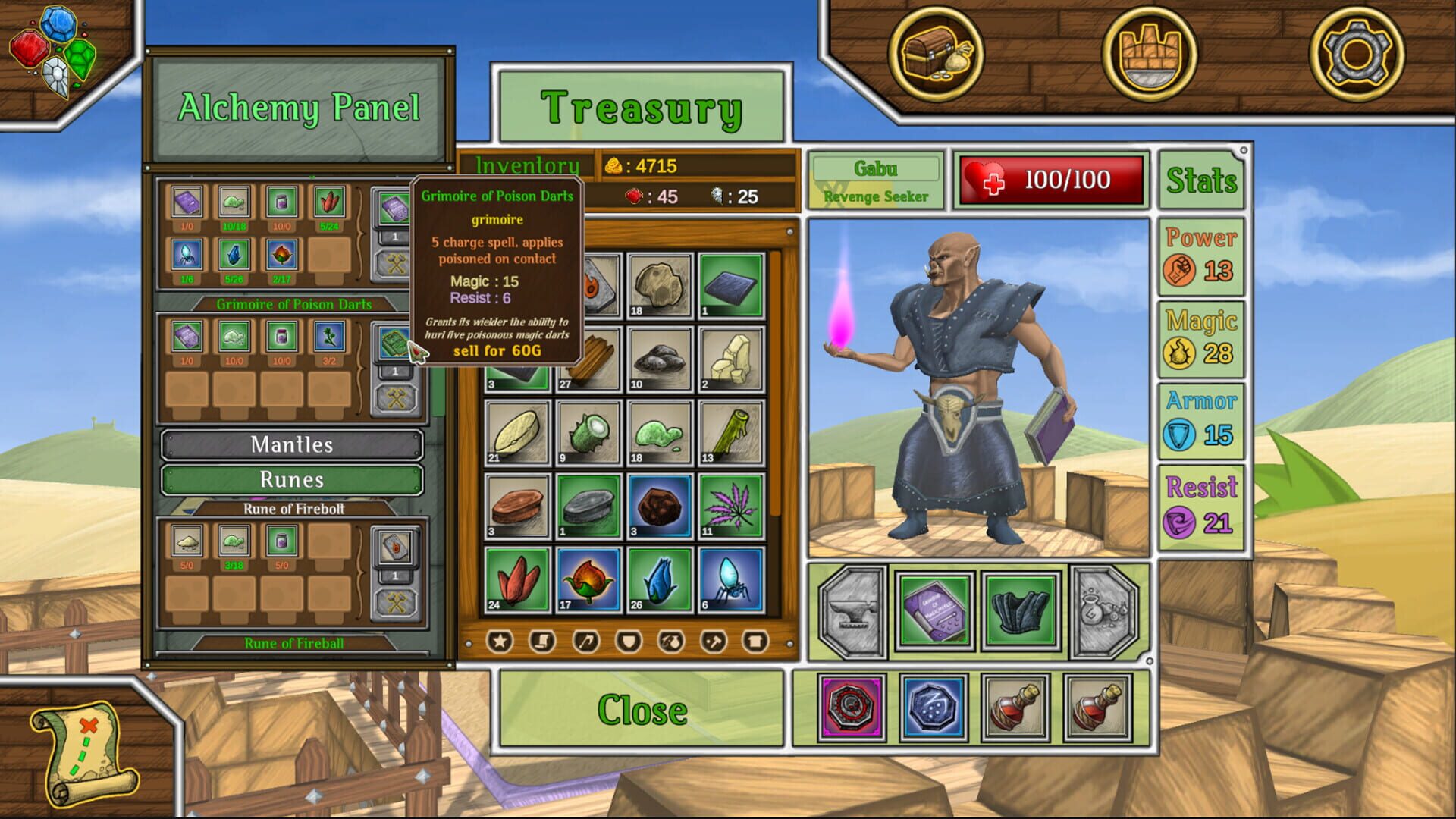Expand the Mantles section in the Alchemy Panel
Screen dimensions: 1456x819
(x=290, y=445)
